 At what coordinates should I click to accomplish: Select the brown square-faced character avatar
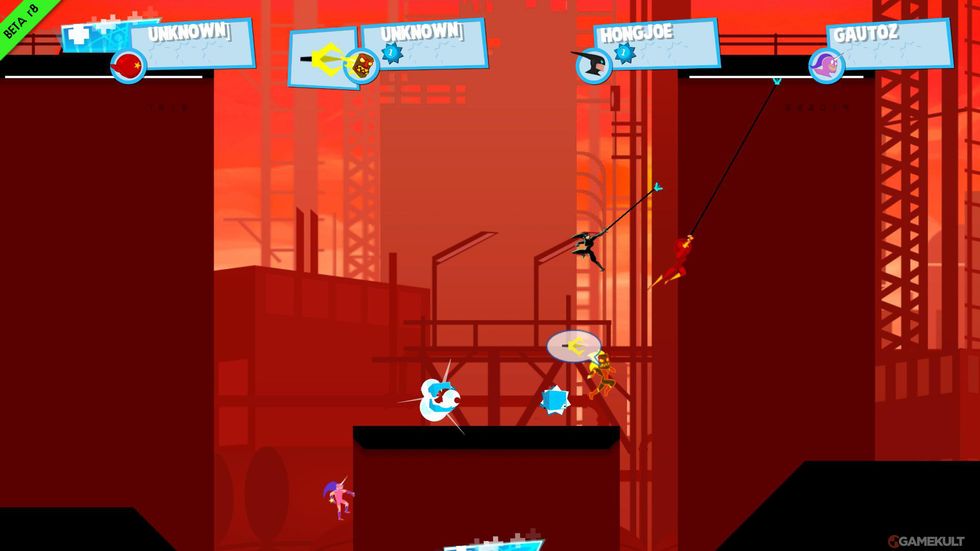click(x=359, y=66)
